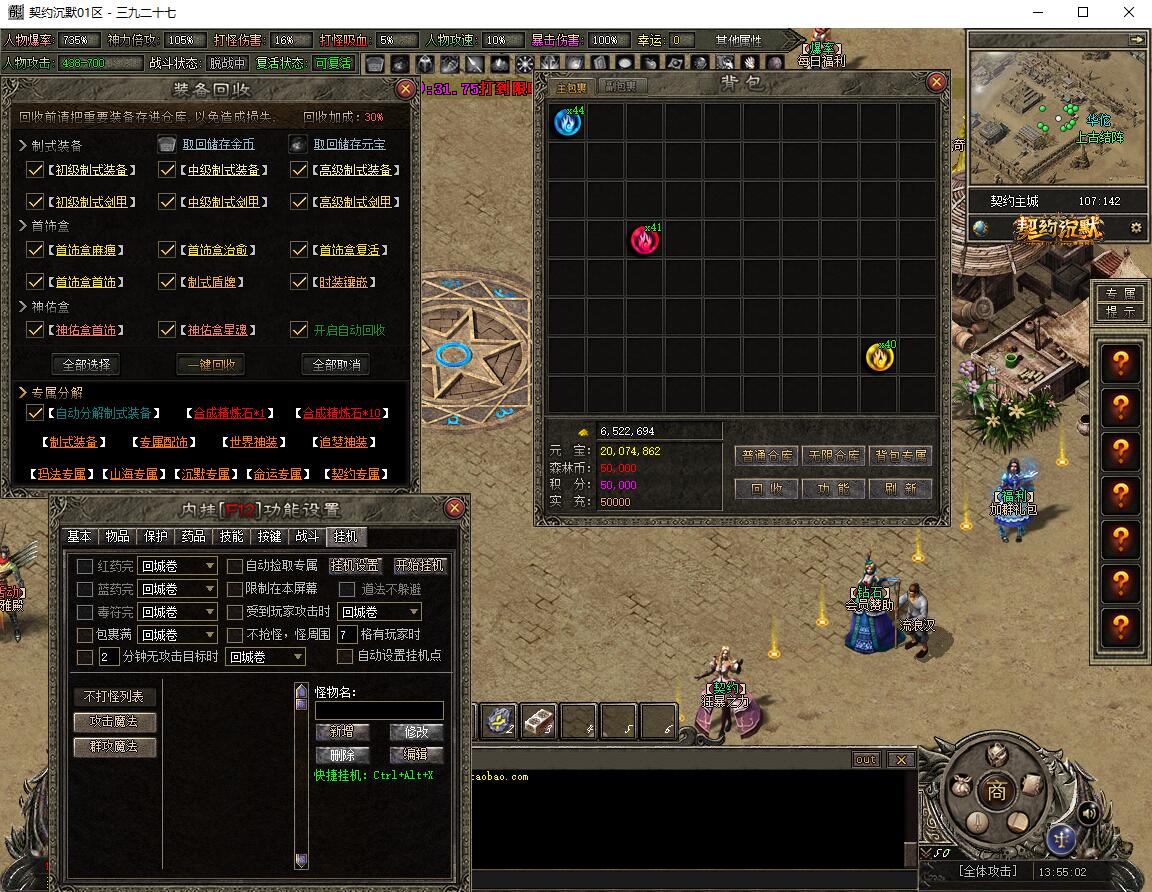Open the 普通仓库 warehouse
The height and width of the screenshot is (892, 1152).
click(767, 456)
